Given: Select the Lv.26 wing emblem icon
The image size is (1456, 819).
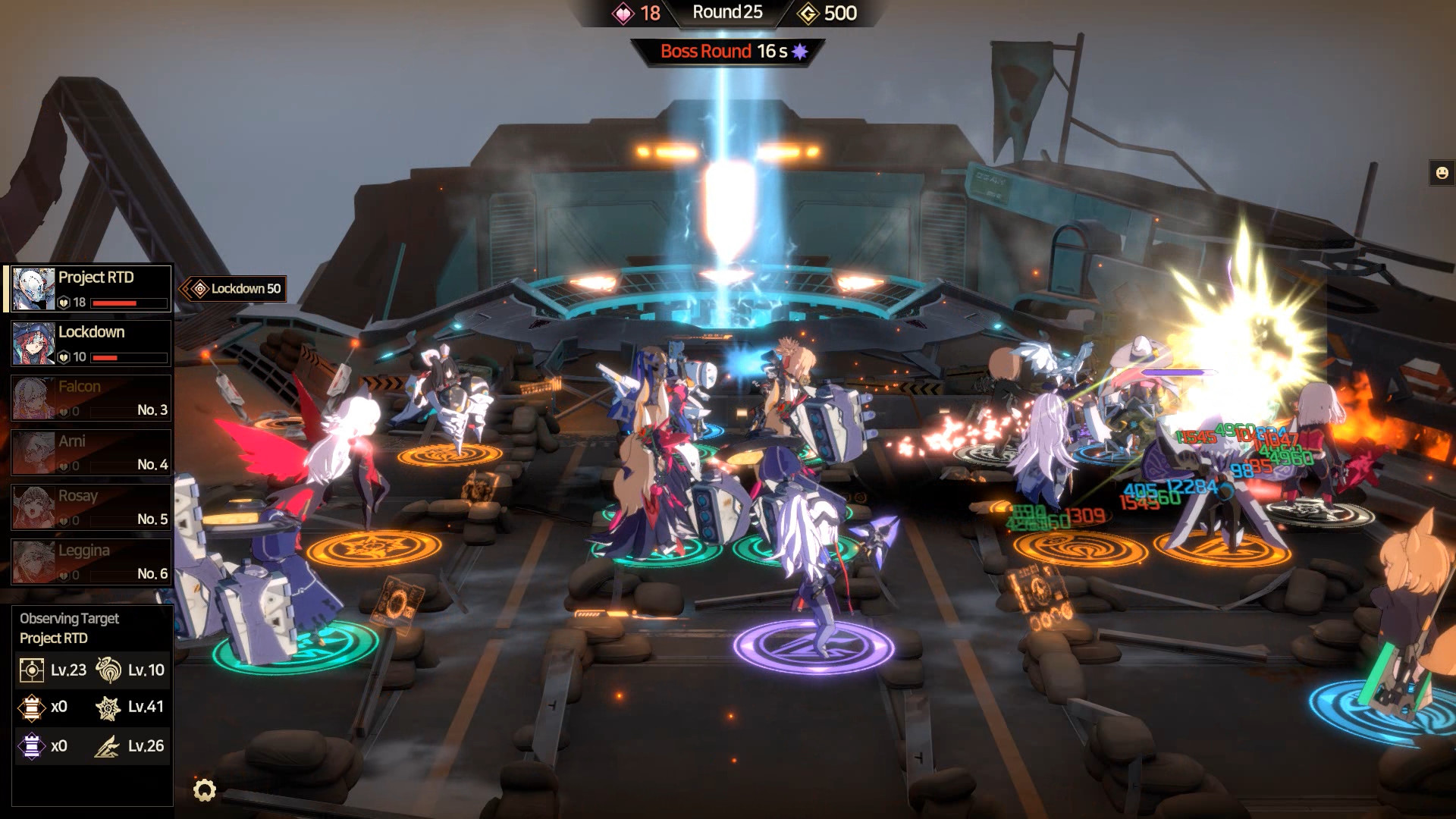Looking at the screenshot, I should (x=106, y=746).
